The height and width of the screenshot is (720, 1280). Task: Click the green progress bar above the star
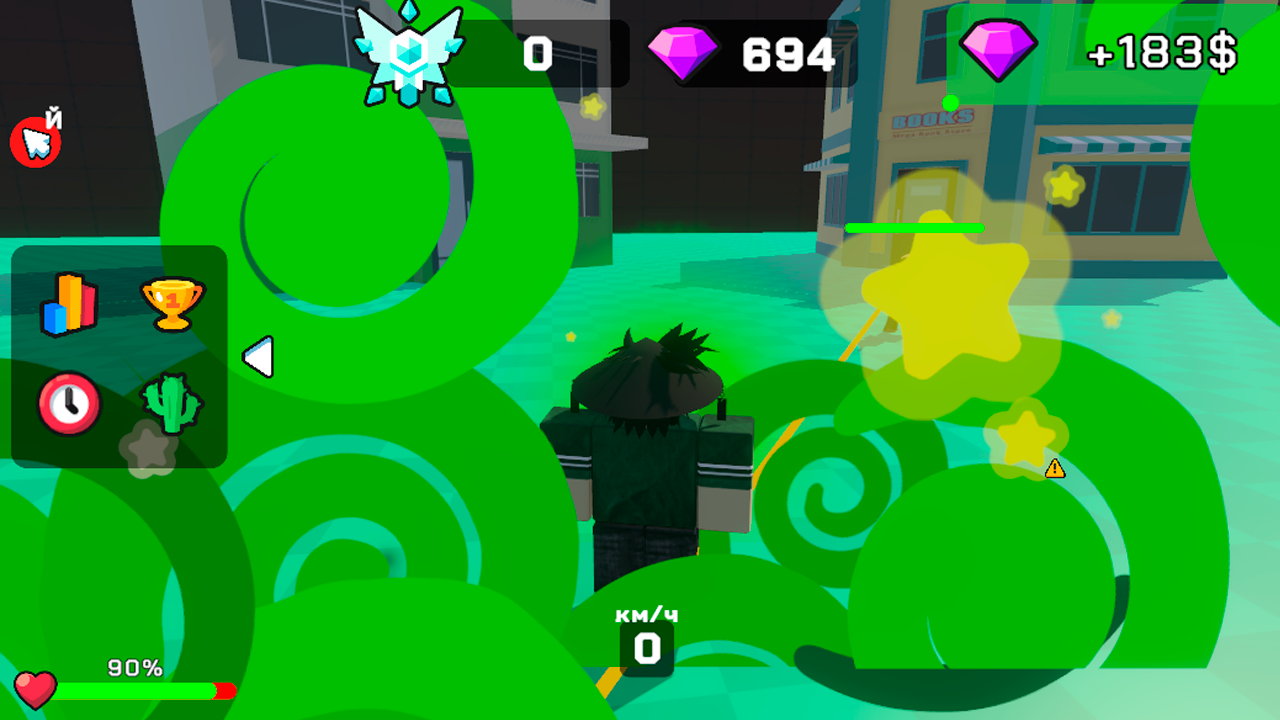pyautogui.click(x=916, y=228)
